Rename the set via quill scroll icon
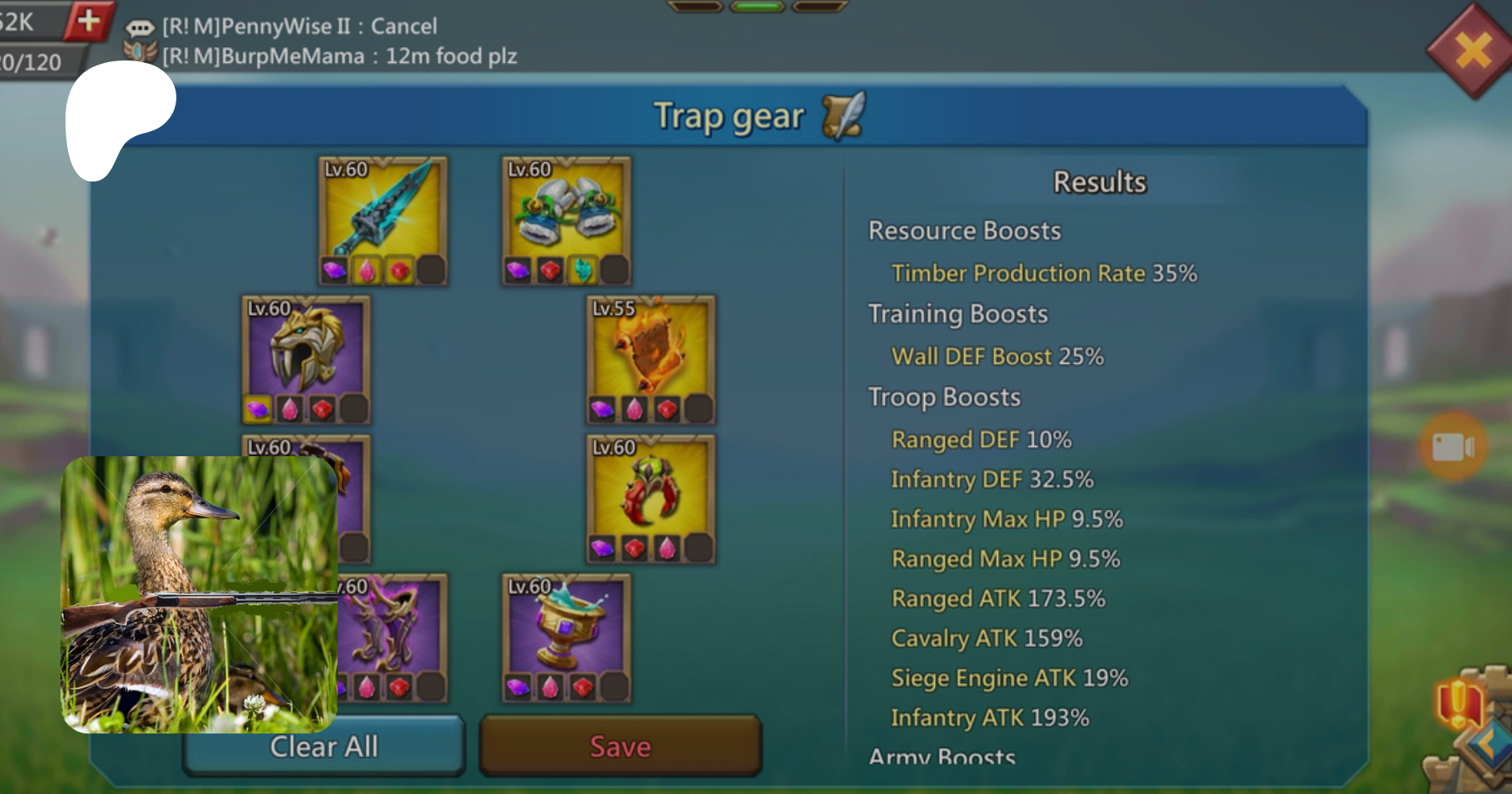This screenshot has width=1512, height=794. click(x=843, y=116)
